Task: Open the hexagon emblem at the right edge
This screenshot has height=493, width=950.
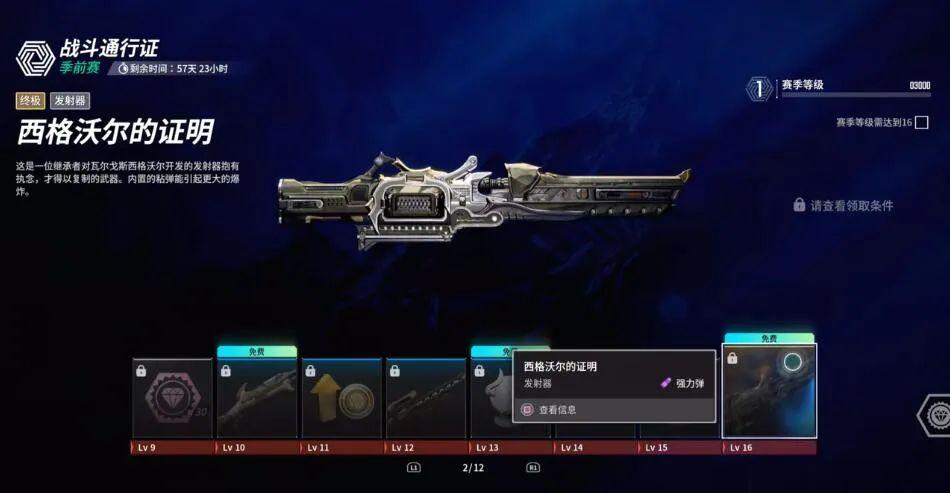Action: pos(934,414)
